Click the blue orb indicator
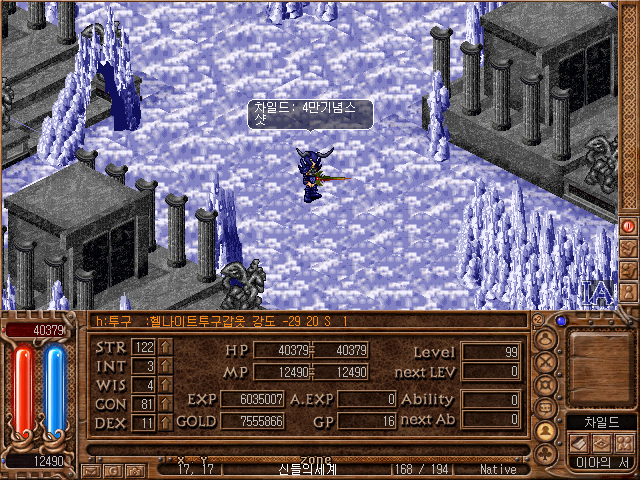The image size is (640, 480). pos(562,321)
